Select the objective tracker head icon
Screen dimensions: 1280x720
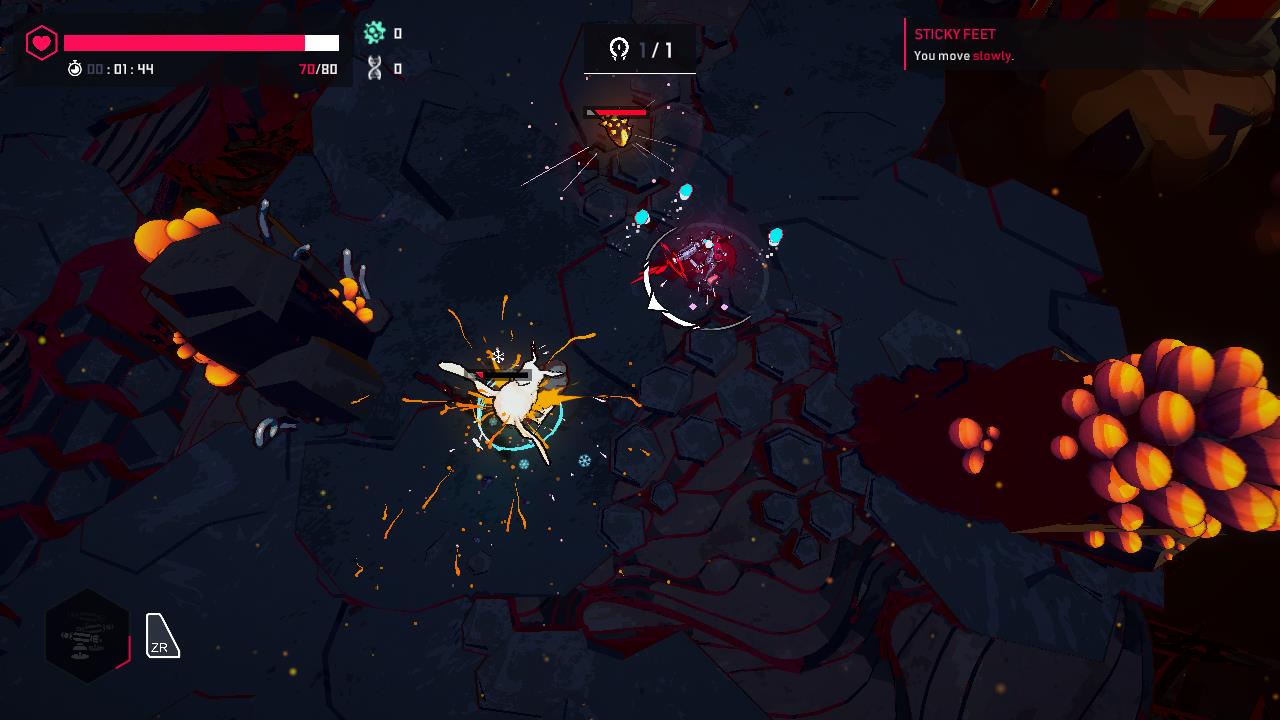[x=620, y=46]
